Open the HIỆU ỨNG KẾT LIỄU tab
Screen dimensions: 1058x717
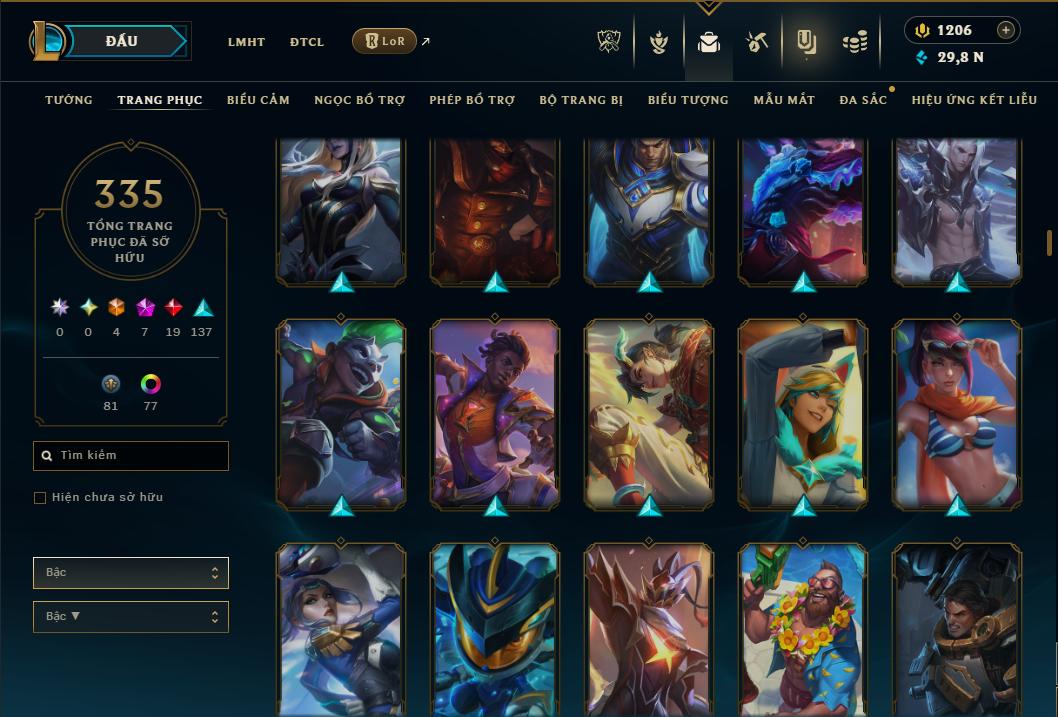tap(974, 100)
